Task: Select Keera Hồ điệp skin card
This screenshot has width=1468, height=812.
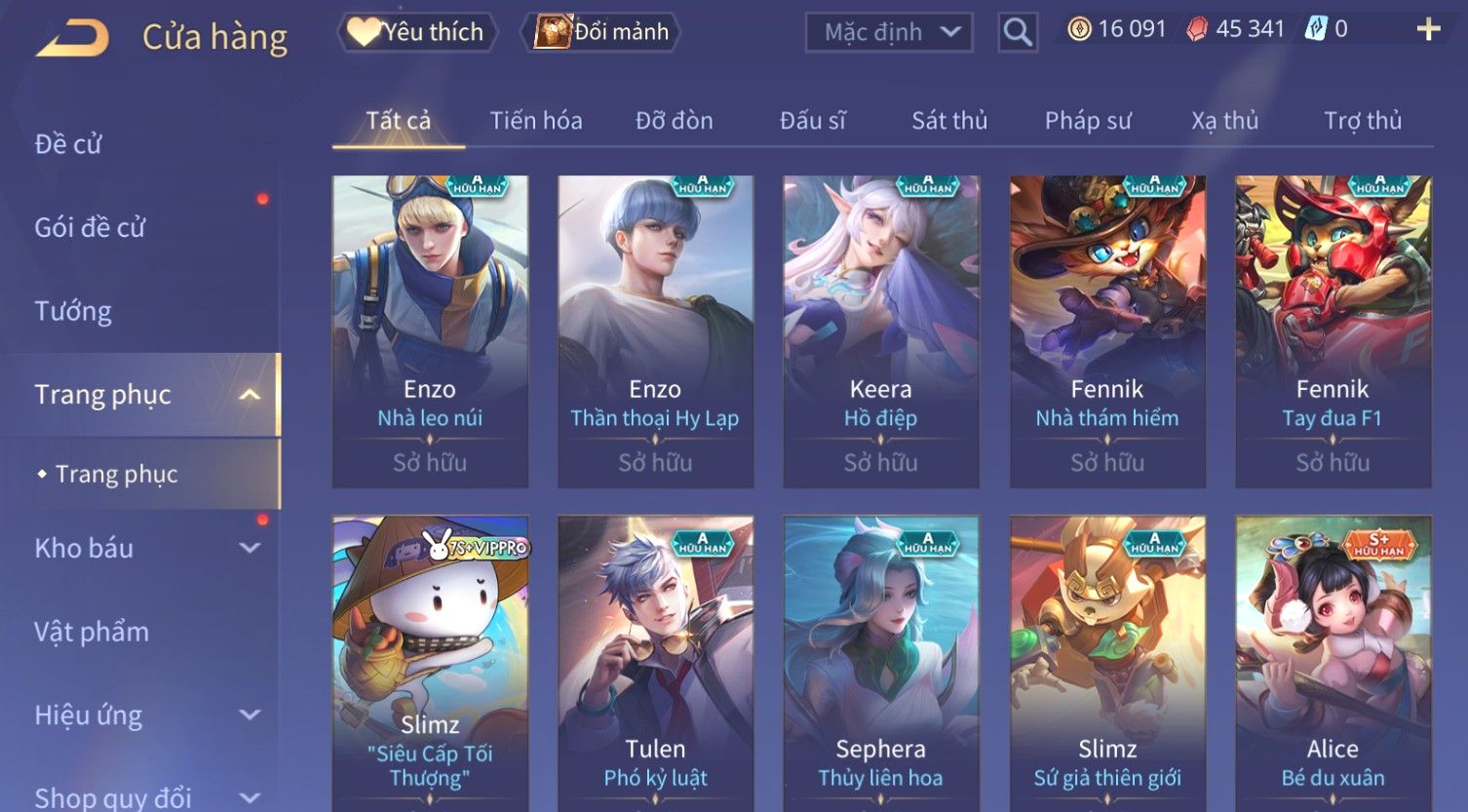Action: (x=880, y=331)
